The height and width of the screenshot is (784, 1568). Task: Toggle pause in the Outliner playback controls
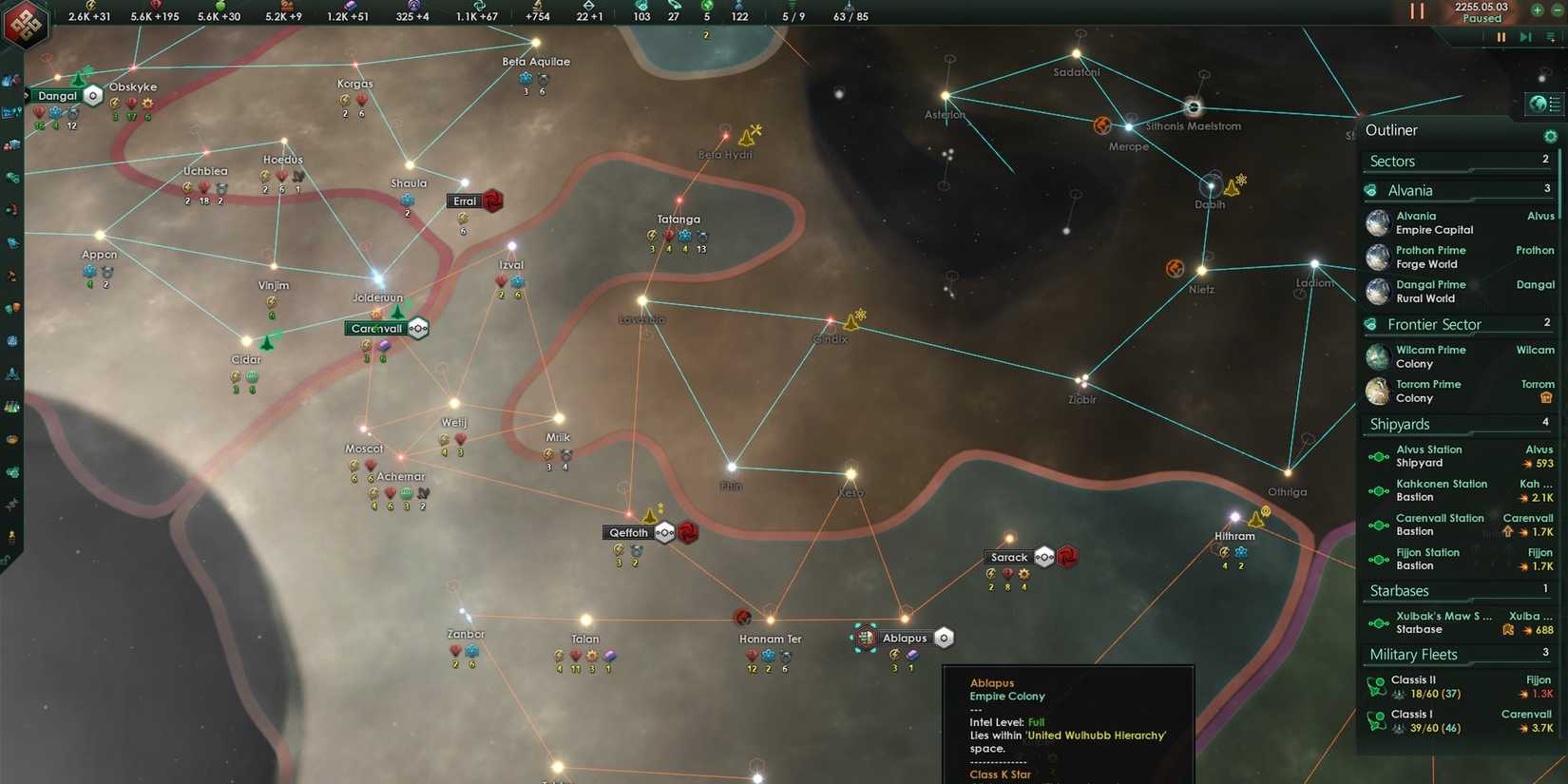[1501, 37]
